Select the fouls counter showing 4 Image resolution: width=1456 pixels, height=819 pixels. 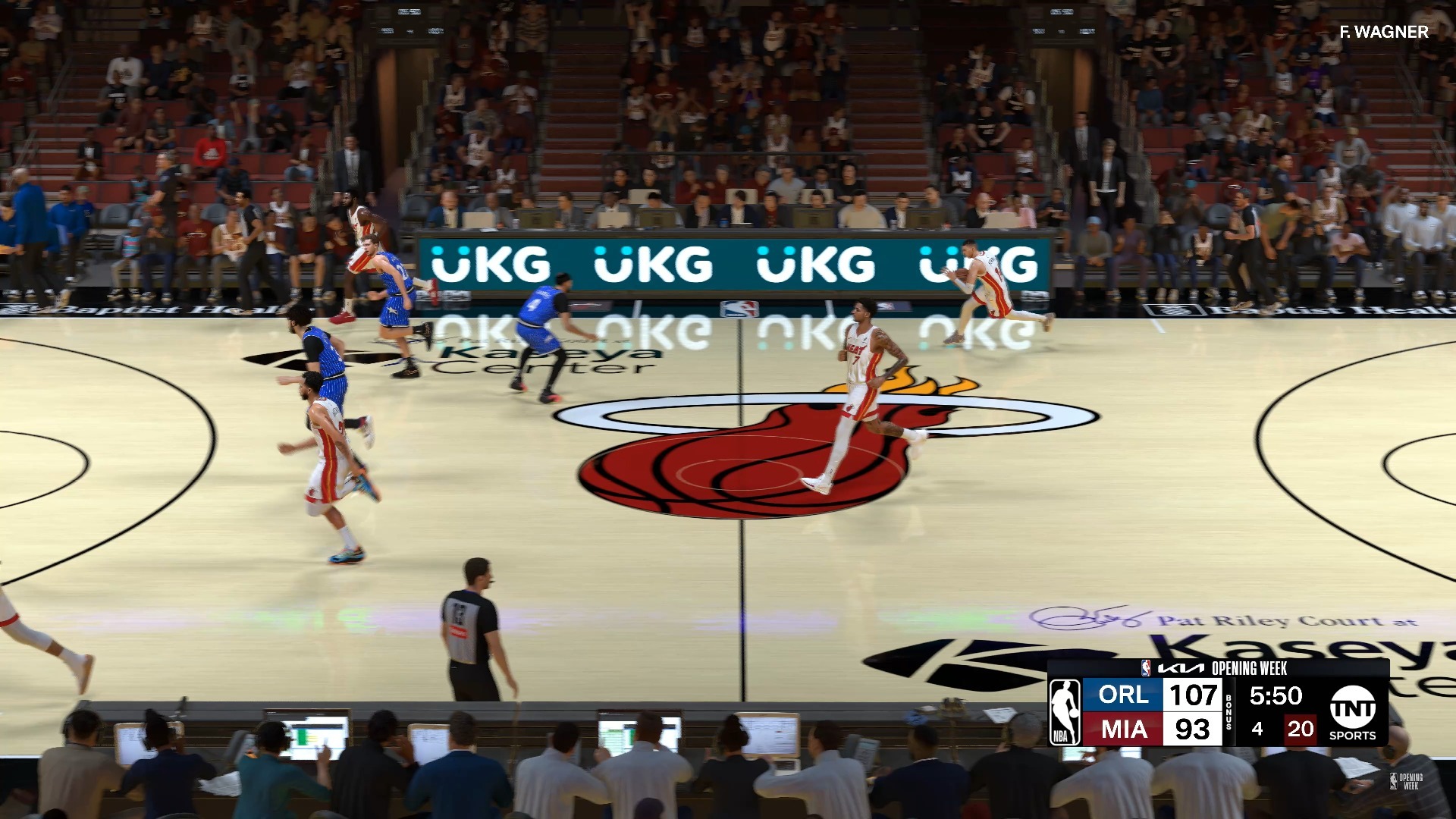[x=1257, y=730]
